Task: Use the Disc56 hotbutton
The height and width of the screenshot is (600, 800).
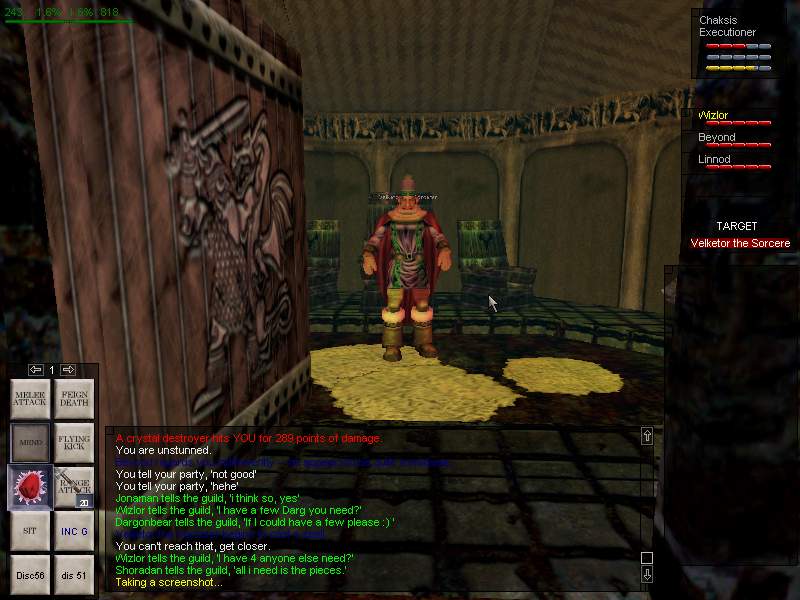Action: 30,574
